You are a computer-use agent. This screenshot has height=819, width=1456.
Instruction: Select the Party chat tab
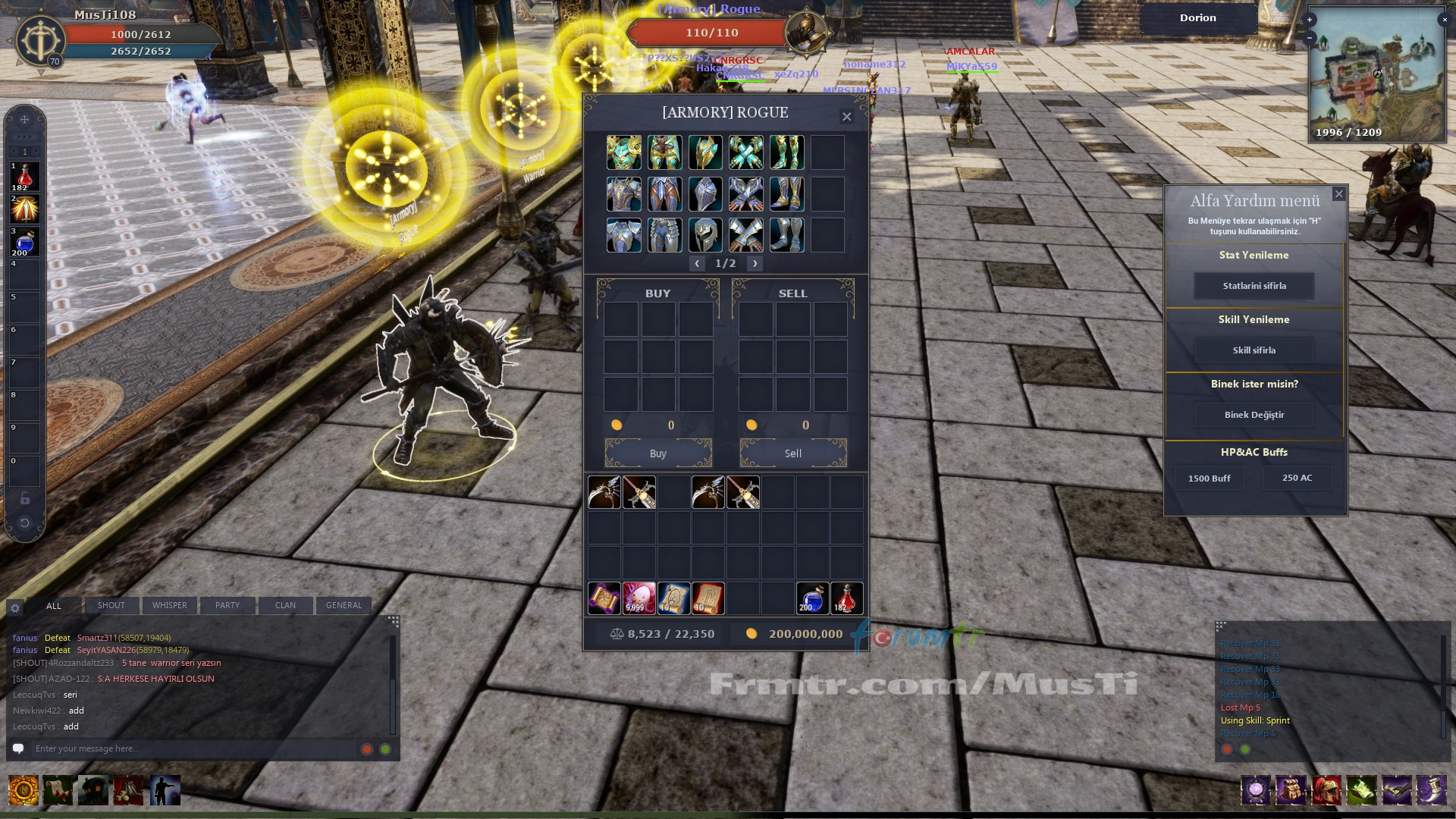(x=227, y=605)
